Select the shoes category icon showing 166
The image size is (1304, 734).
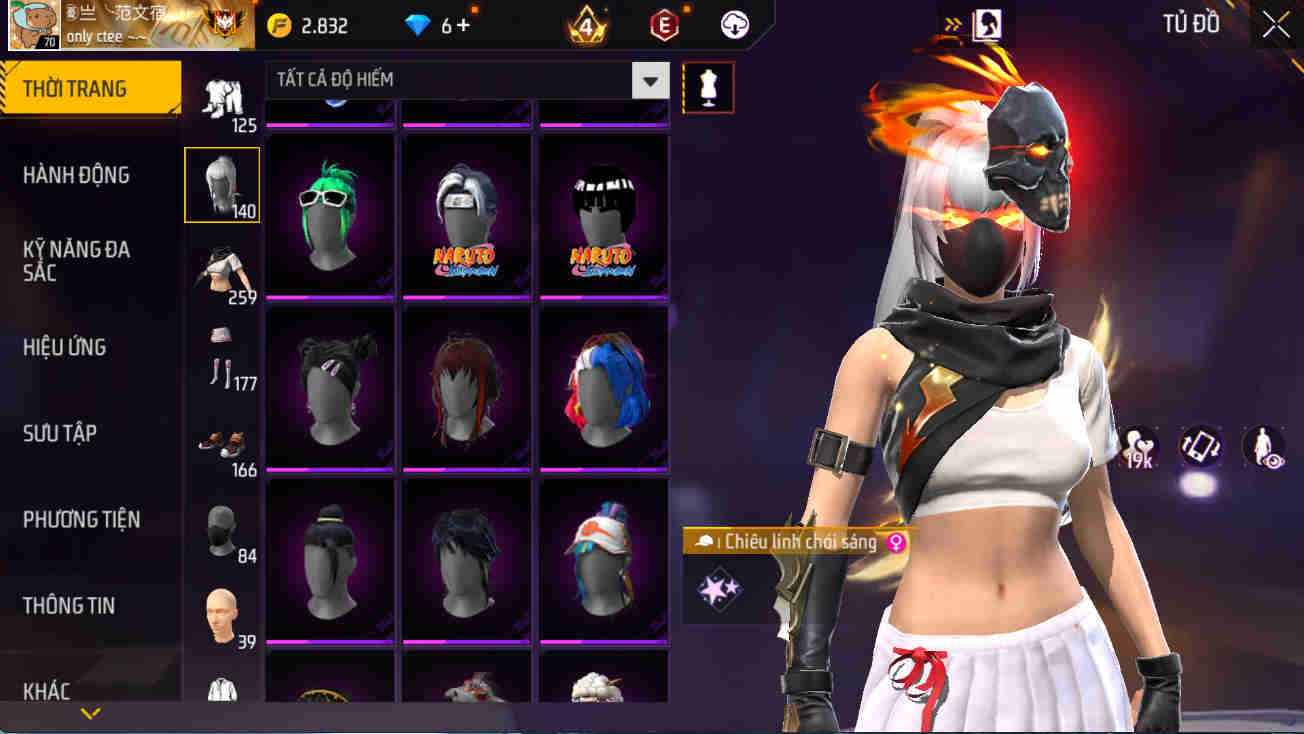[x=221, y=443]
